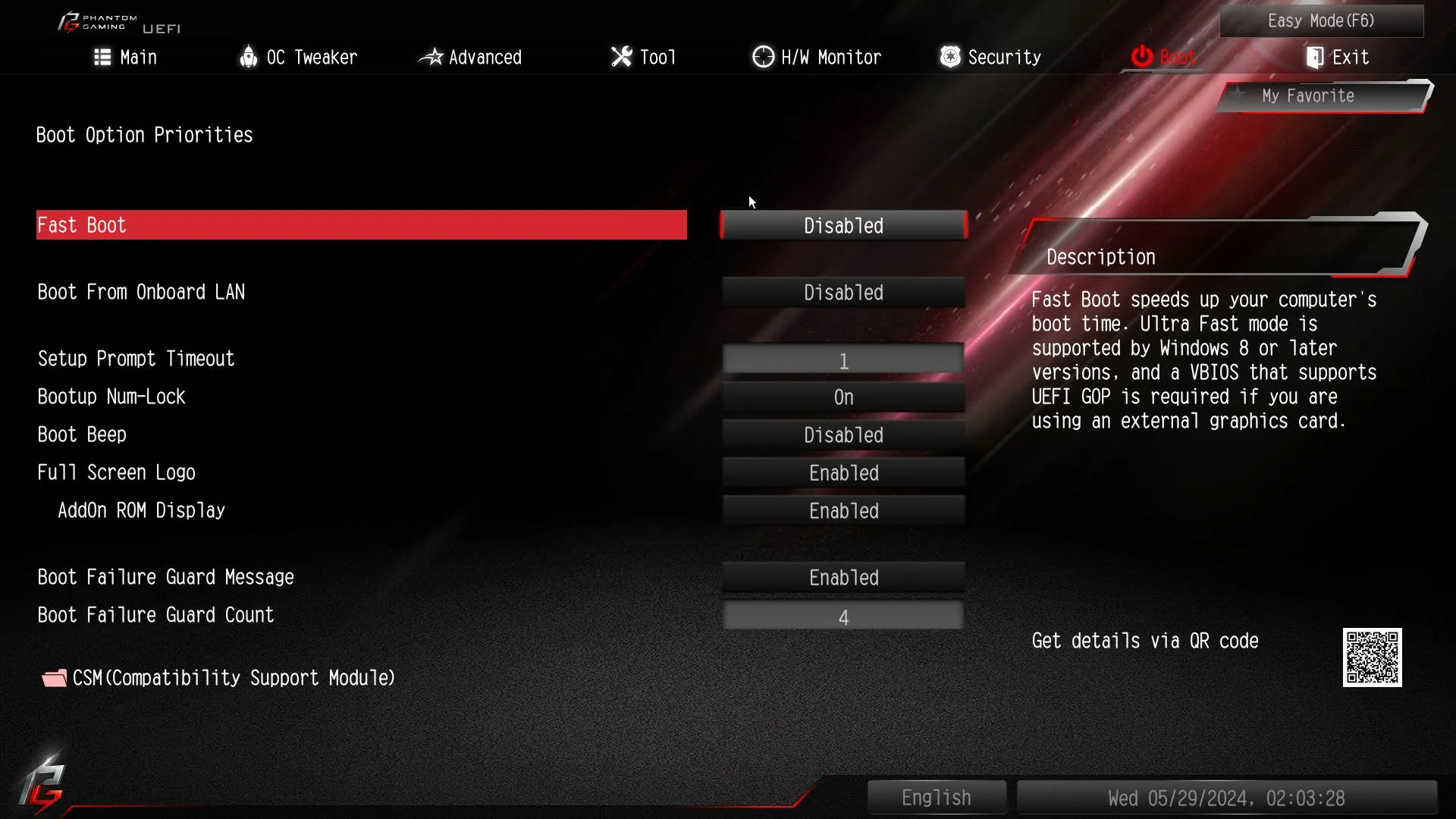1456x819 pixels.
Task: Click the Boot power icon
Action: [x=1141, y=56]
